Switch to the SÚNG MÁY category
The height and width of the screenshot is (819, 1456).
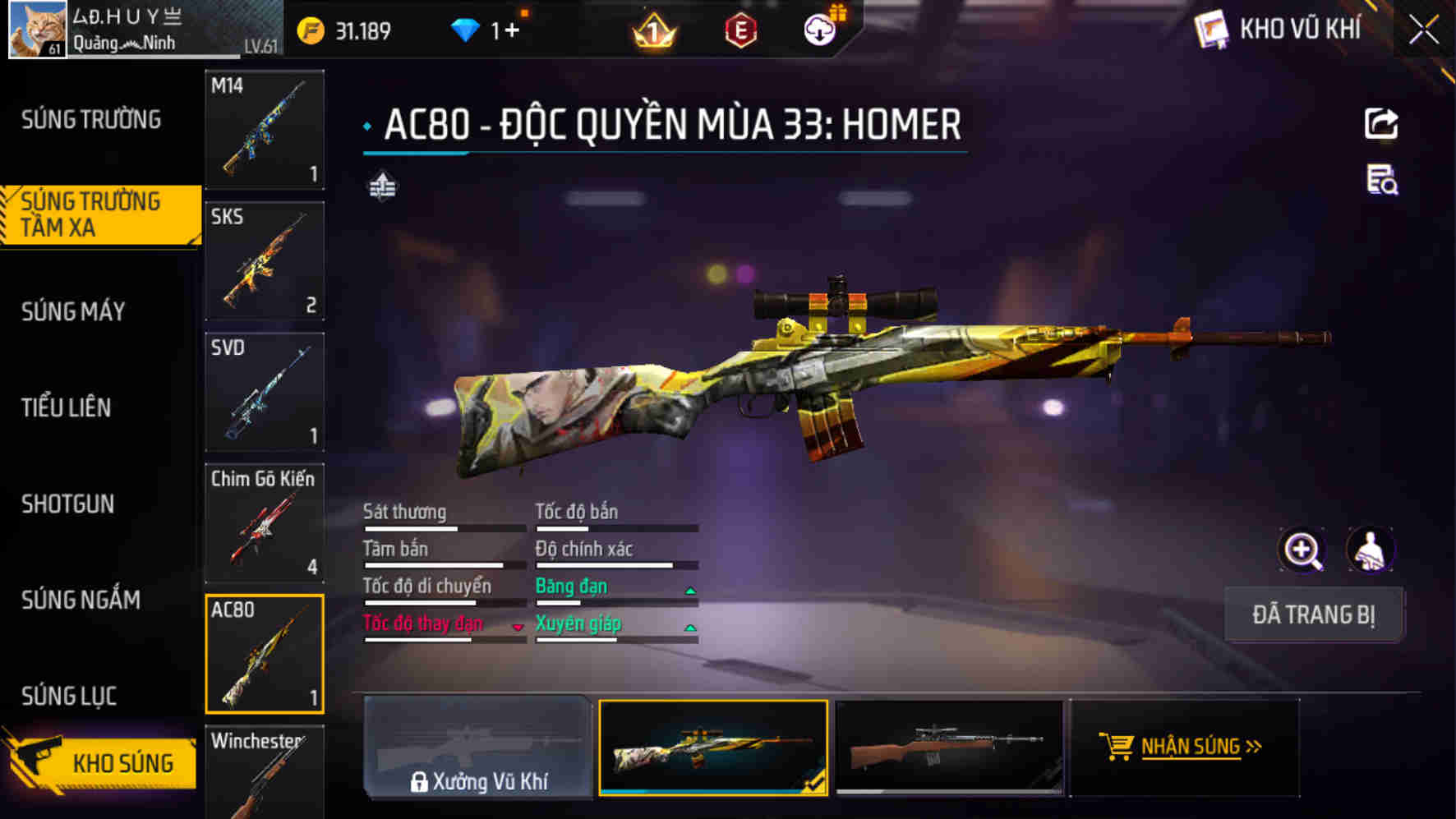coord(72,312)
